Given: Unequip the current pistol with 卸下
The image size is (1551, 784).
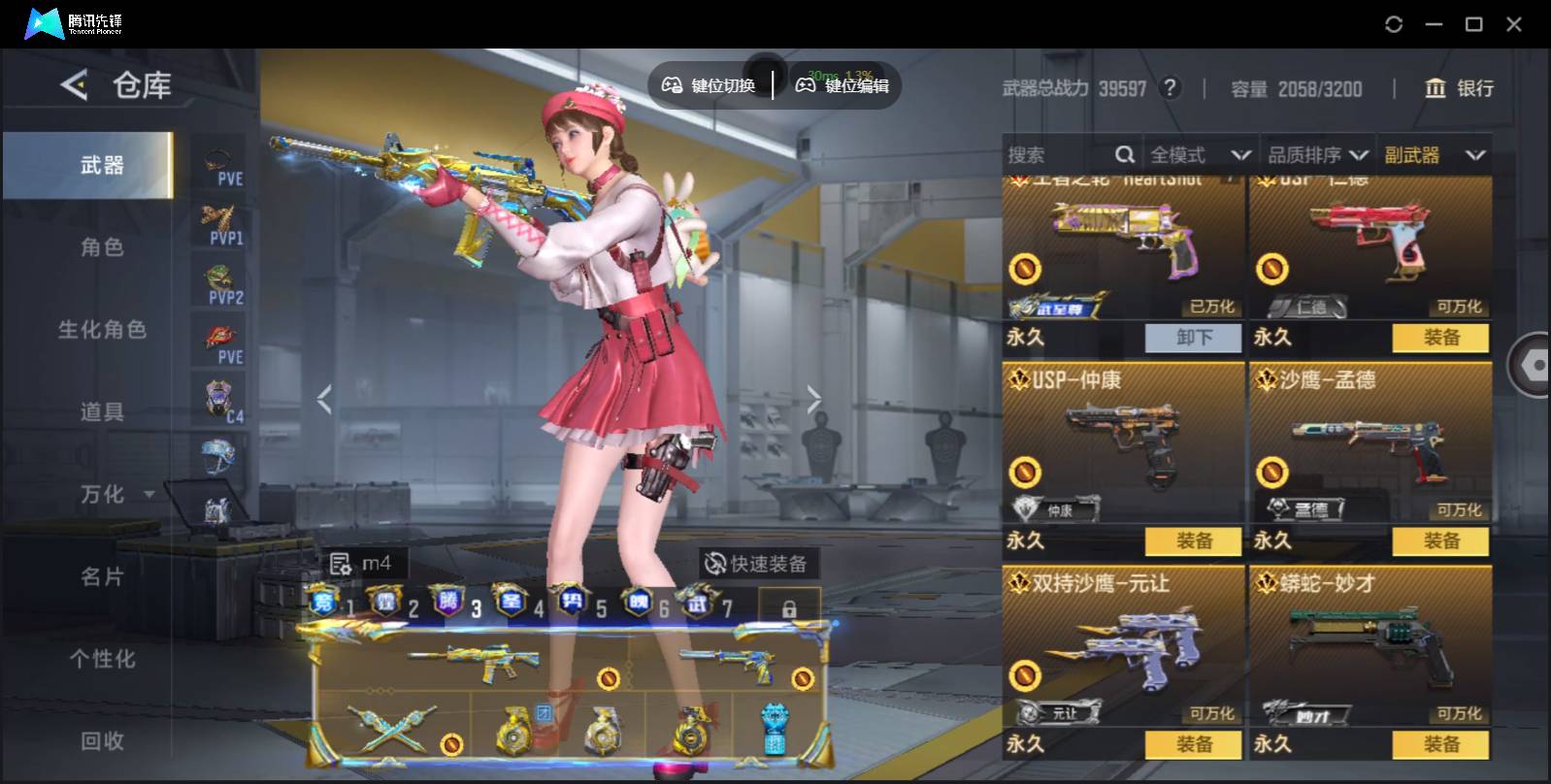Looking at the screenshot, I should [1193, 338].
